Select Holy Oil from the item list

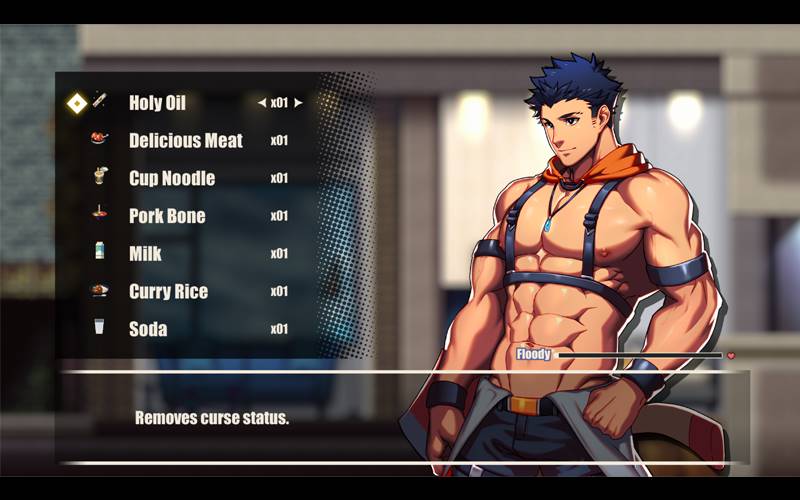(x=157, y=102)
